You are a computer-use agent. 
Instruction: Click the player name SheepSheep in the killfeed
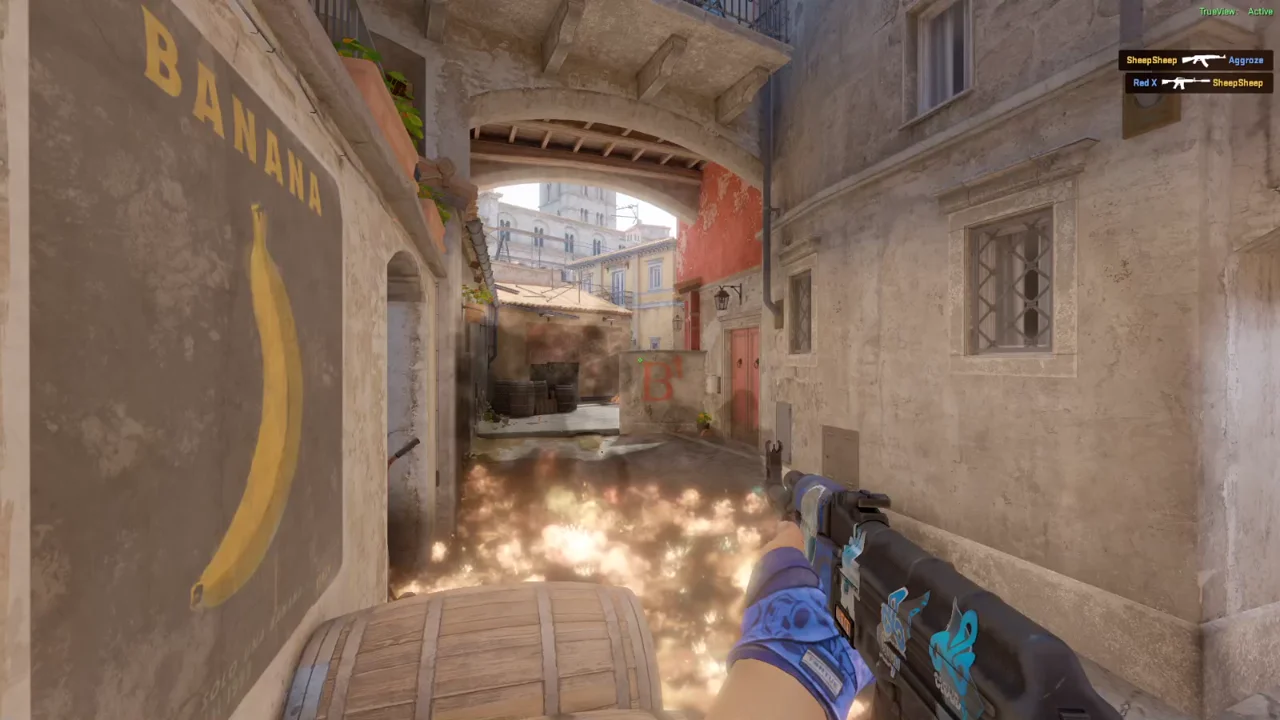coord(1152,60)
